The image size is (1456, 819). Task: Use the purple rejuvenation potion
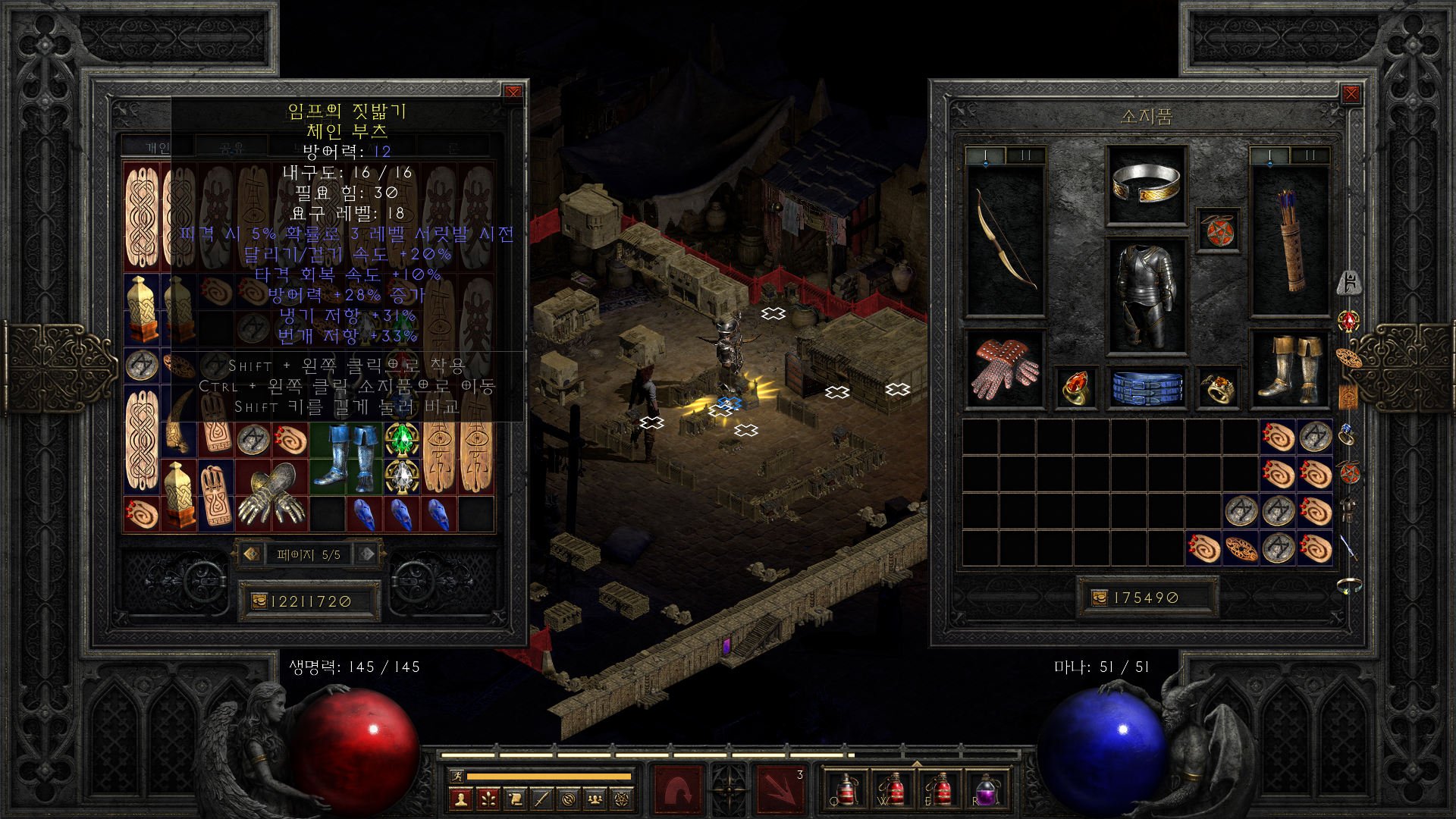986,790
